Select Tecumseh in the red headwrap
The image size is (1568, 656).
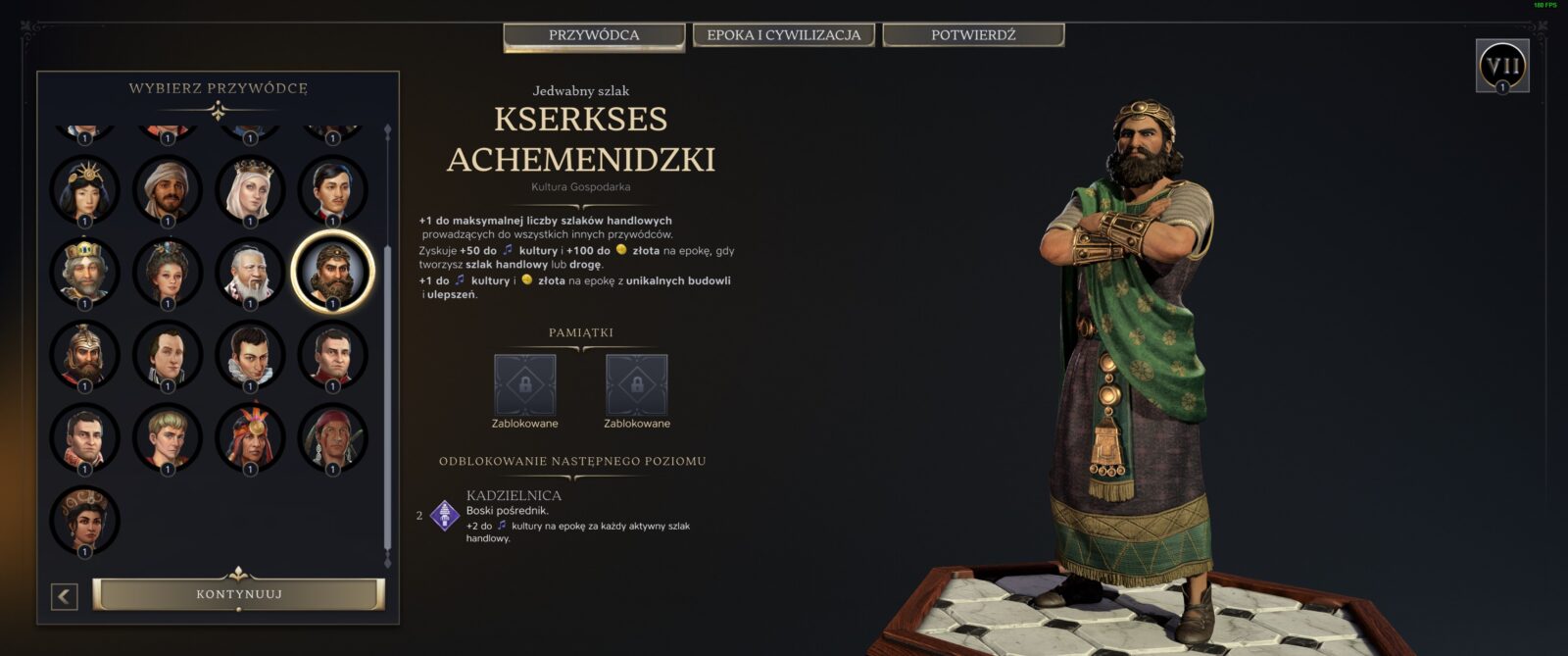(332, 437)
